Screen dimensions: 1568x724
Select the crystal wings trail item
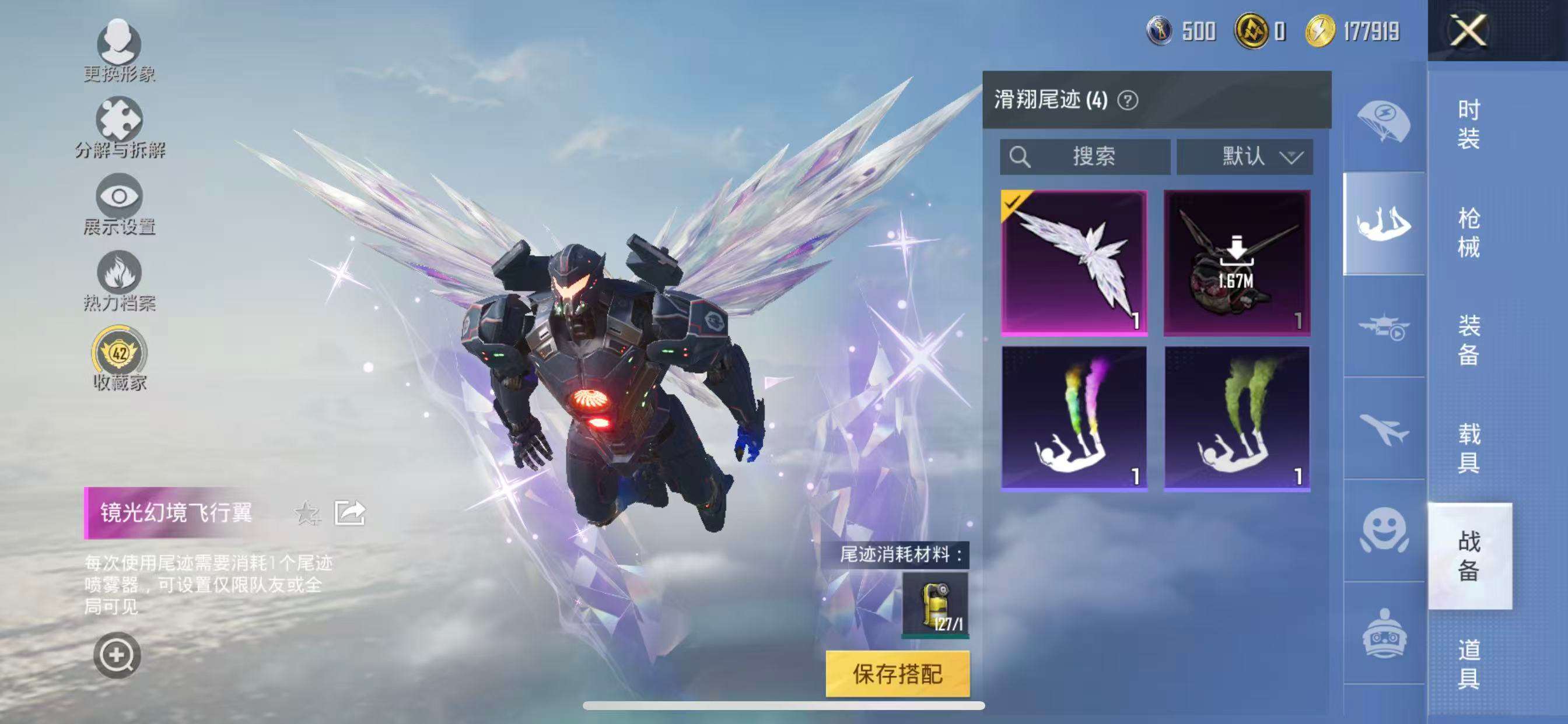point(1074,262)
